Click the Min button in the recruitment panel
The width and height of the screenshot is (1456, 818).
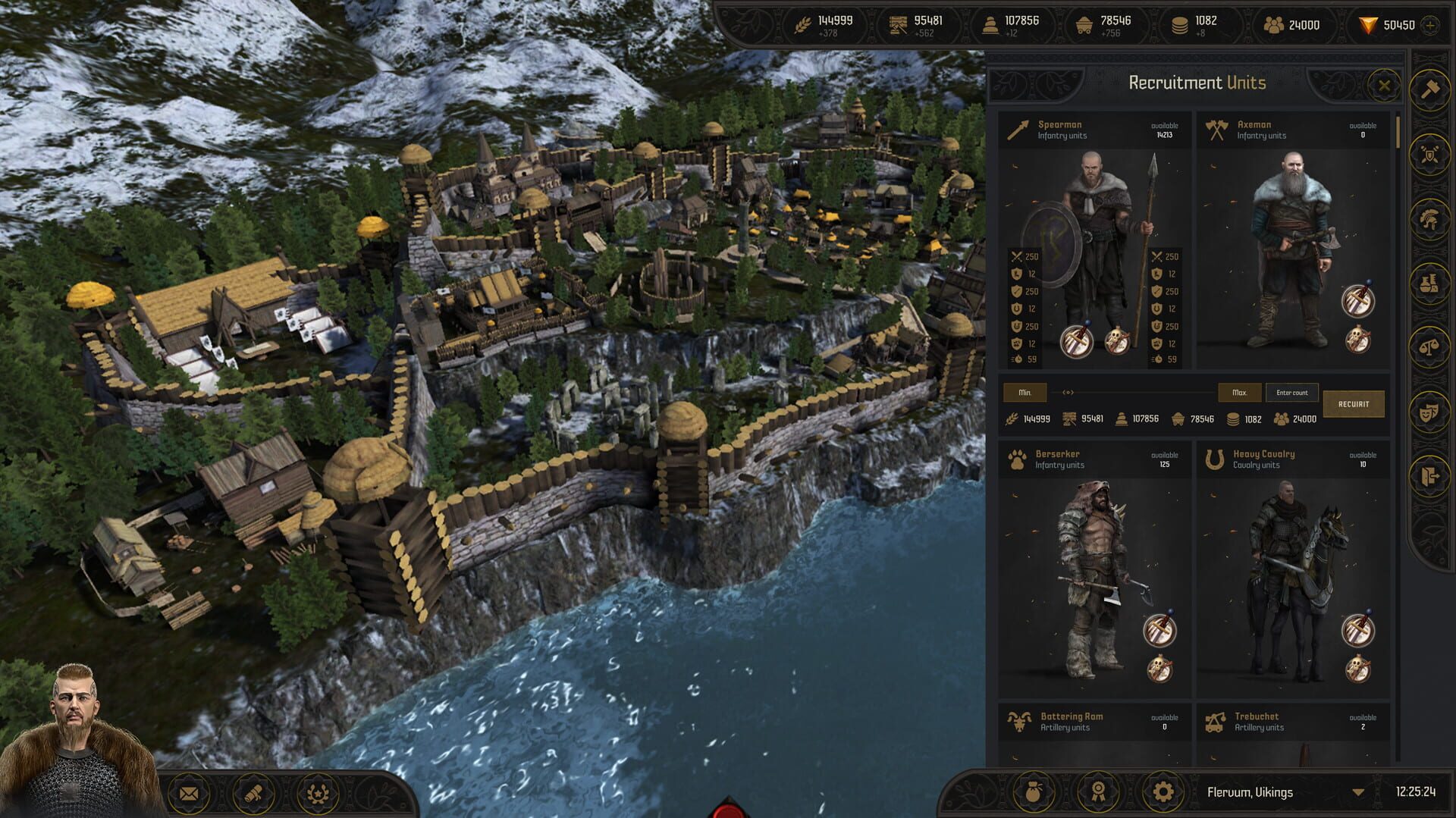coord(1024,393)
